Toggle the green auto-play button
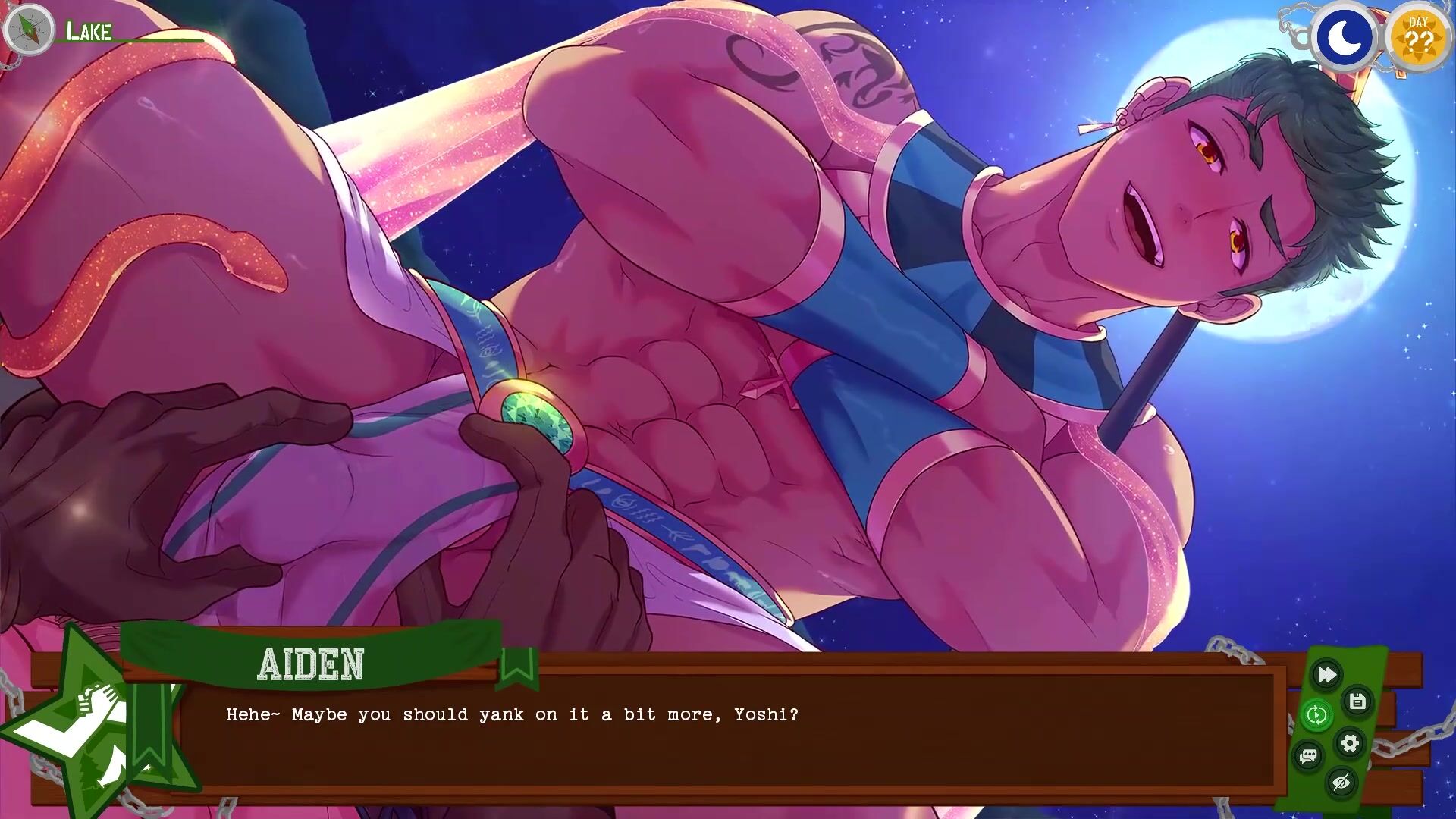The height and width of the screenshot is (819, 1456). coord(1316,714)
